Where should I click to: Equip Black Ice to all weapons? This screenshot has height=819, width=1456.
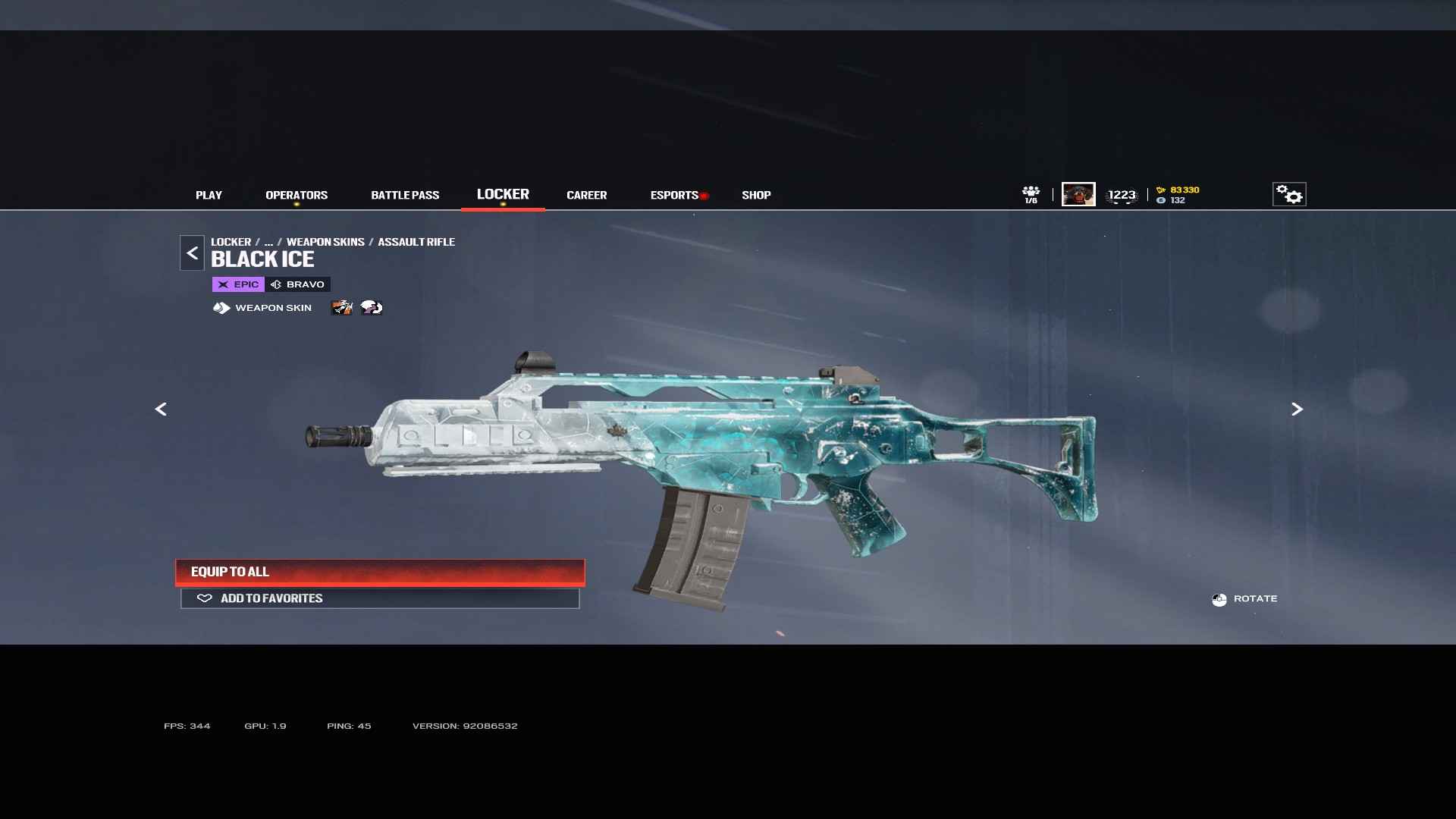coord(380,572)
